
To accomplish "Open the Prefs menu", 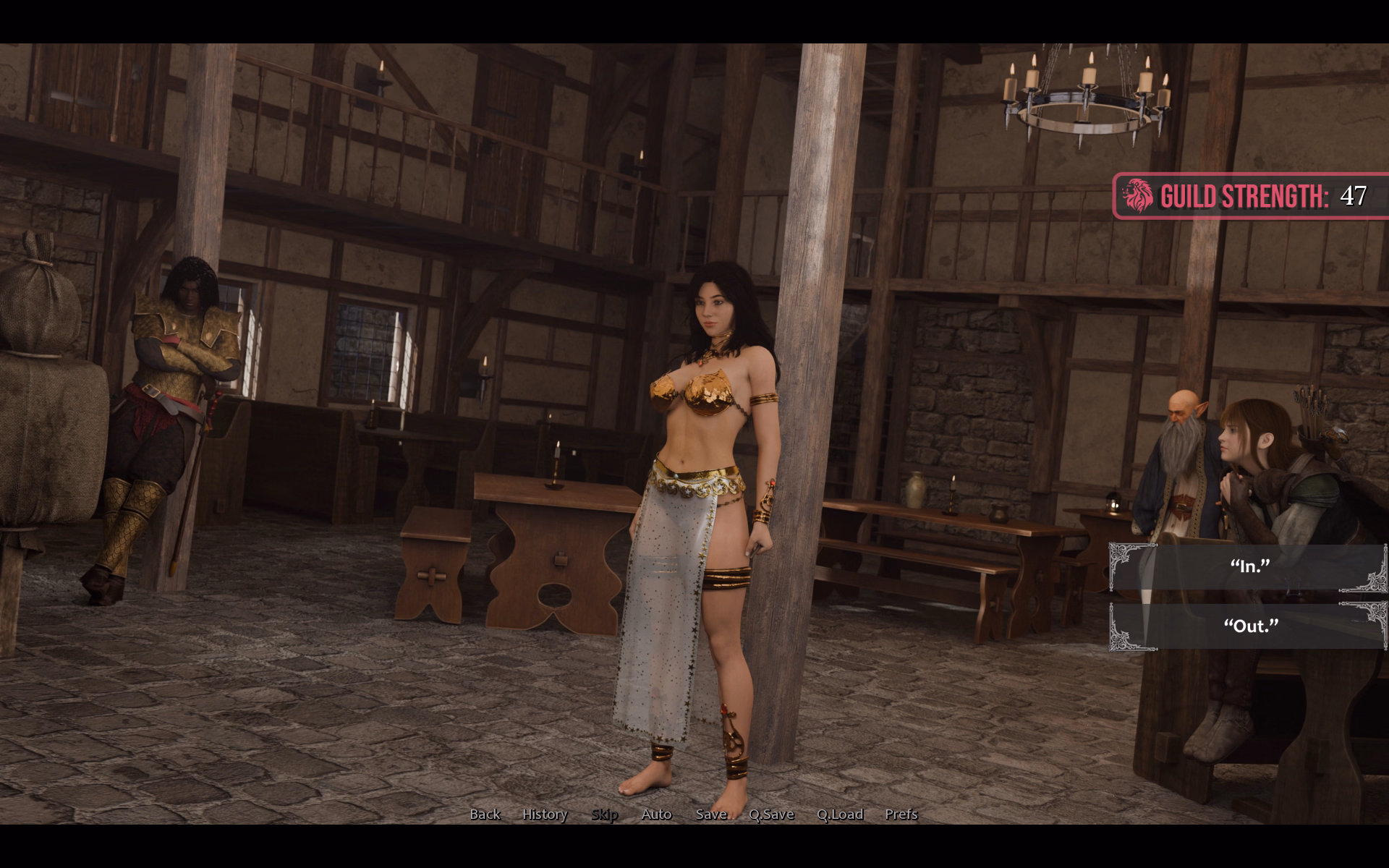I will coord(901,814).
